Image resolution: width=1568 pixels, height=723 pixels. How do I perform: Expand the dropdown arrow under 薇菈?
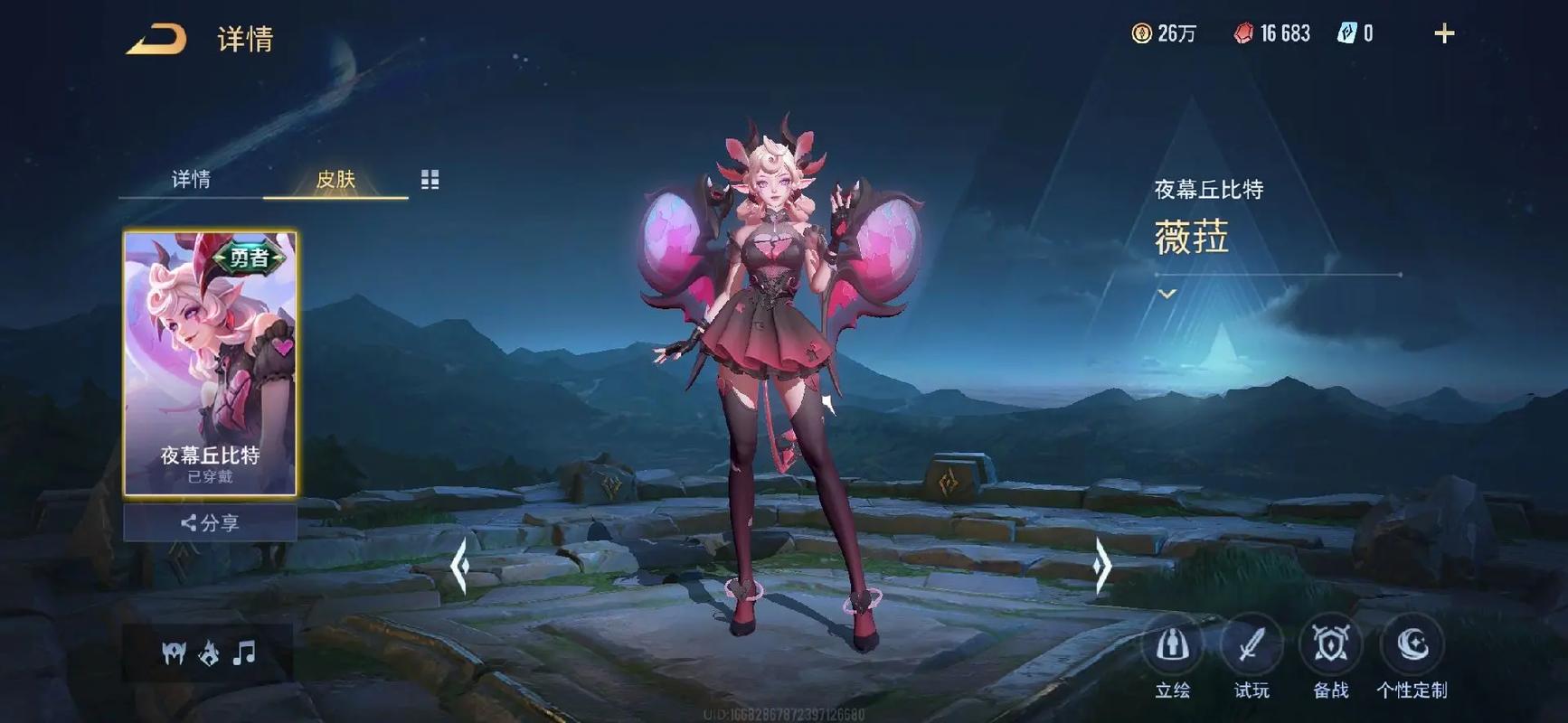(x=1167, y=294)
